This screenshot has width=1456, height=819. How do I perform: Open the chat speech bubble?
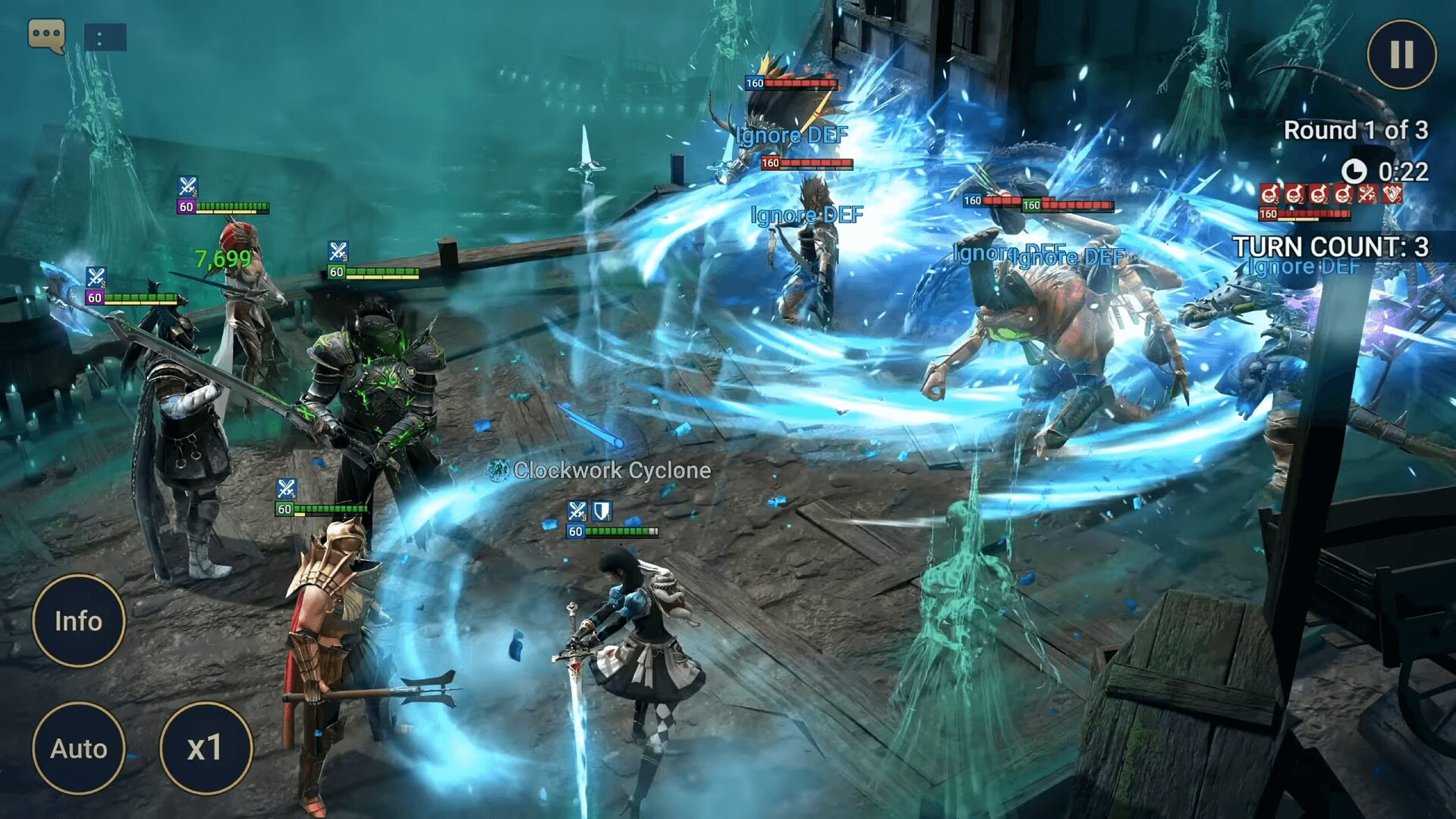tap(46, 36)
